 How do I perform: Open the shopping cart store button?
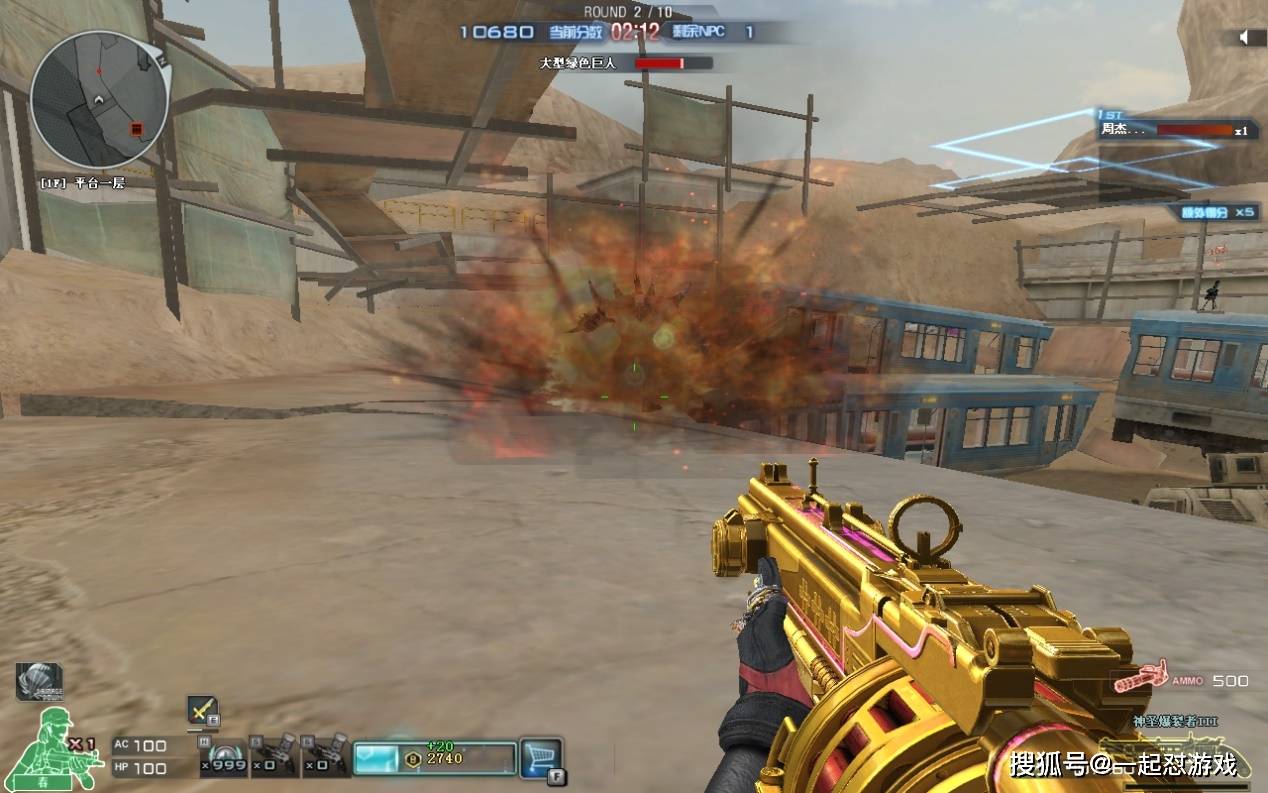click(x=541, y=757)
